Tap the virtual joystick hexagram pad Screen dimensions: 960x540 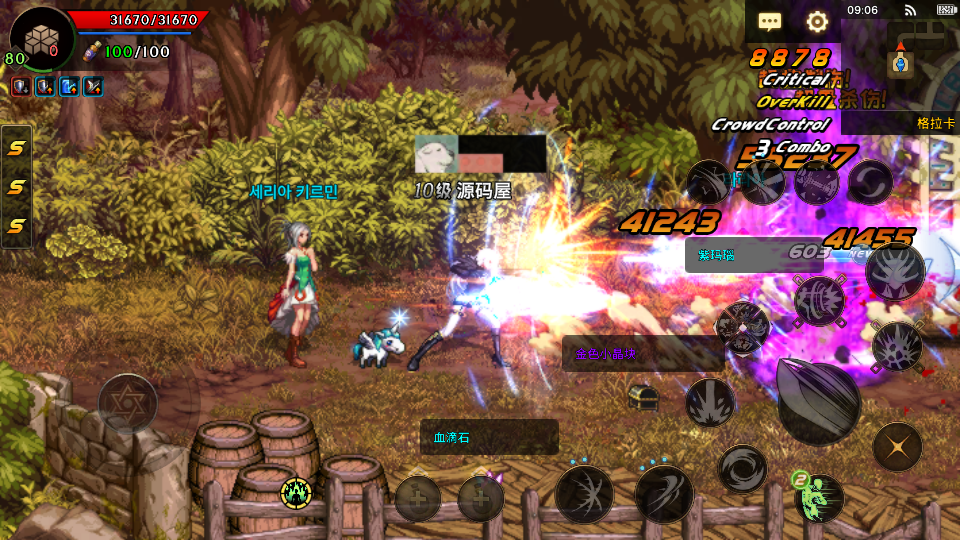click(x=127, y=402)
